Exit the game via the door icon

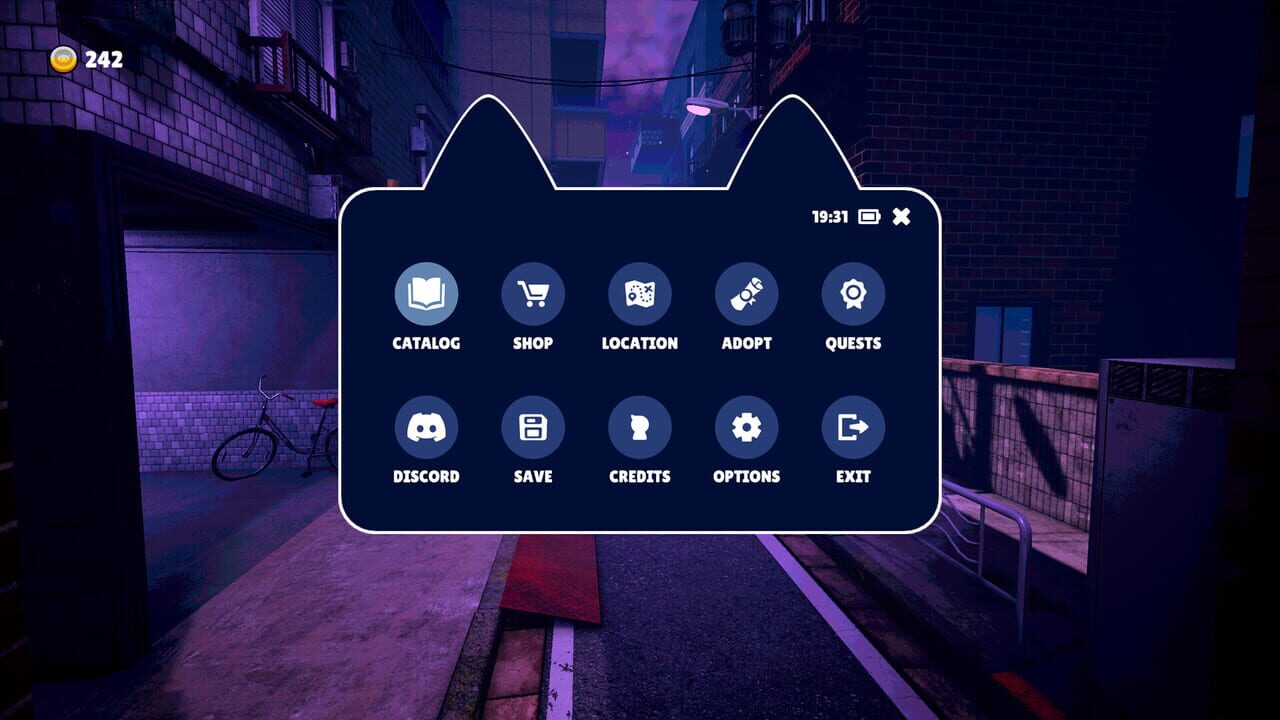852,427
